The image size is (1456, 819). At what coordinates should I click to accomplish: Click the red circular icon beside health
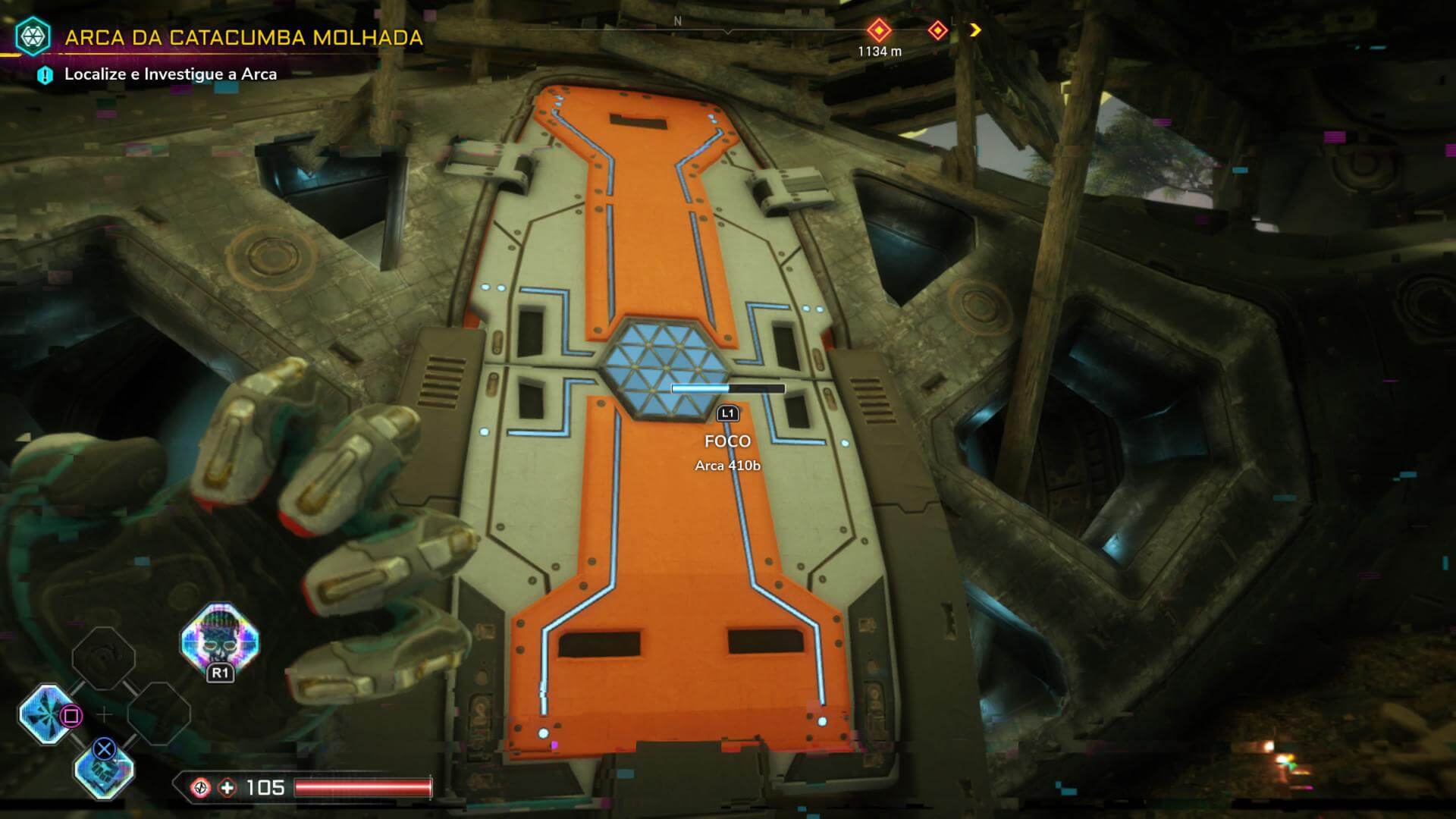point(201,788)
